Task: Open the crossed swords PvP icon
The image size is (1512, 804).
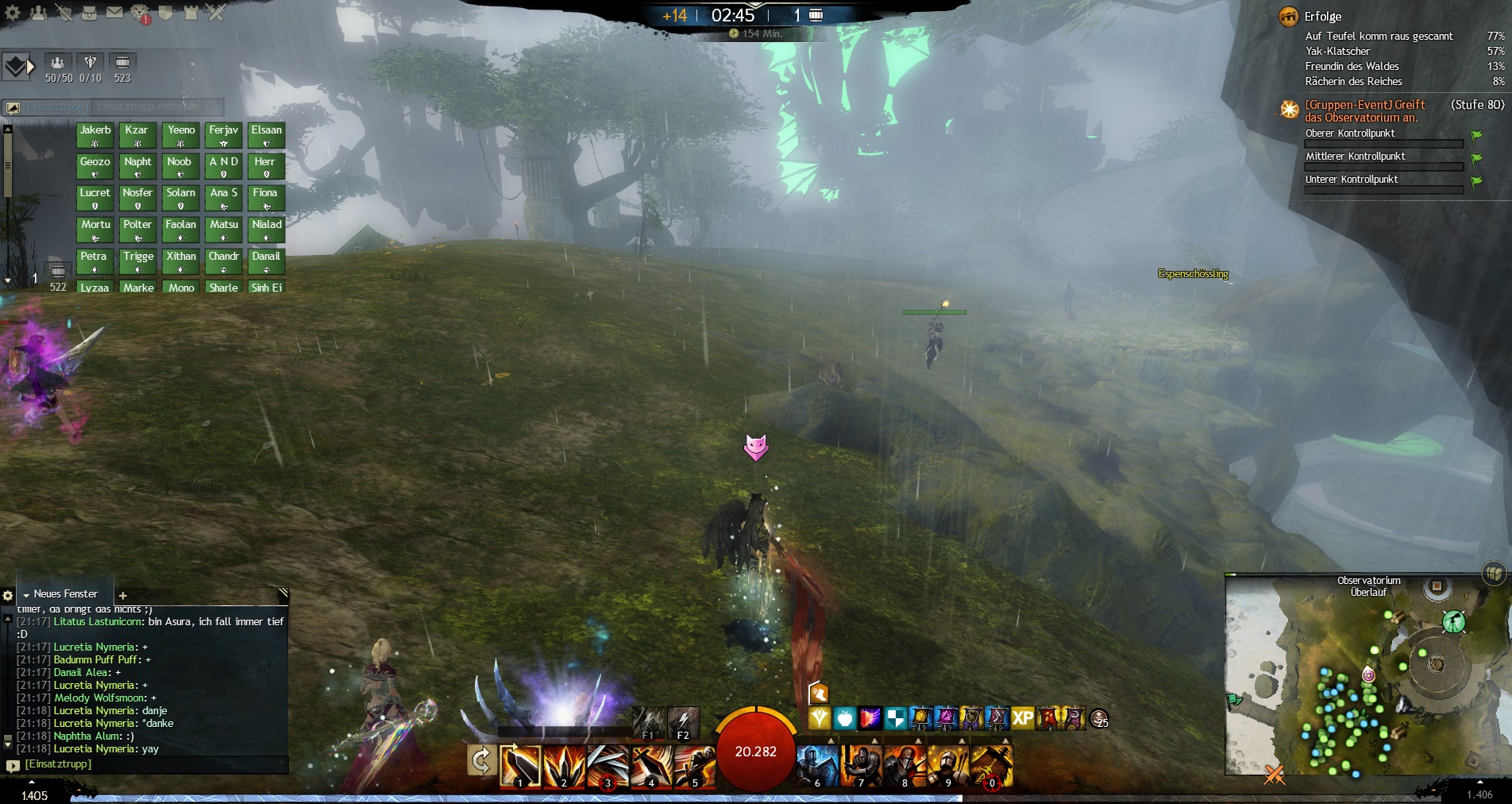Action: tap(216, 13)
